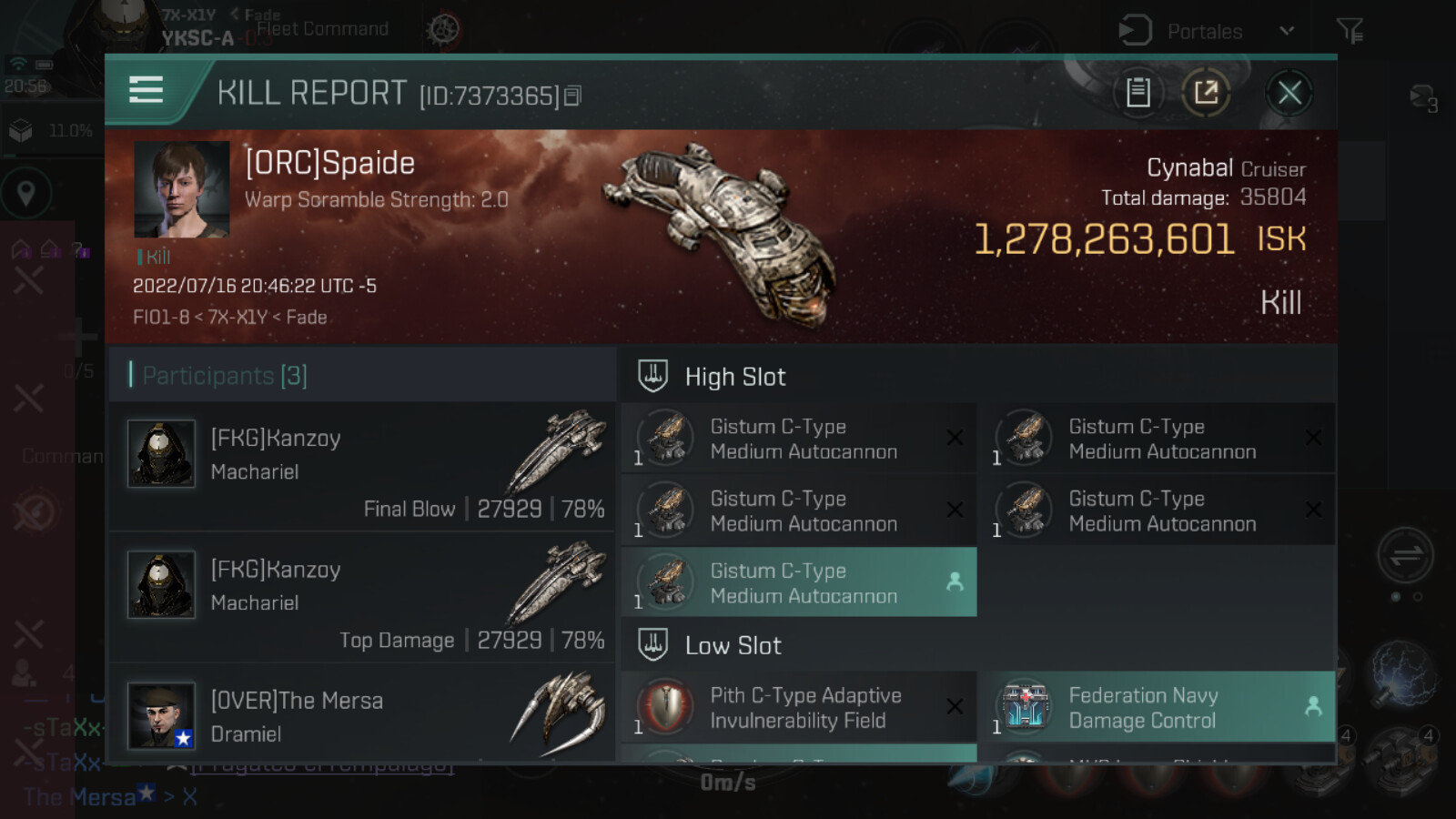This screenshot has width=1456, height=819.
Task: Open the location pin button
Action: pyautogui.click(x=25, y=193)
